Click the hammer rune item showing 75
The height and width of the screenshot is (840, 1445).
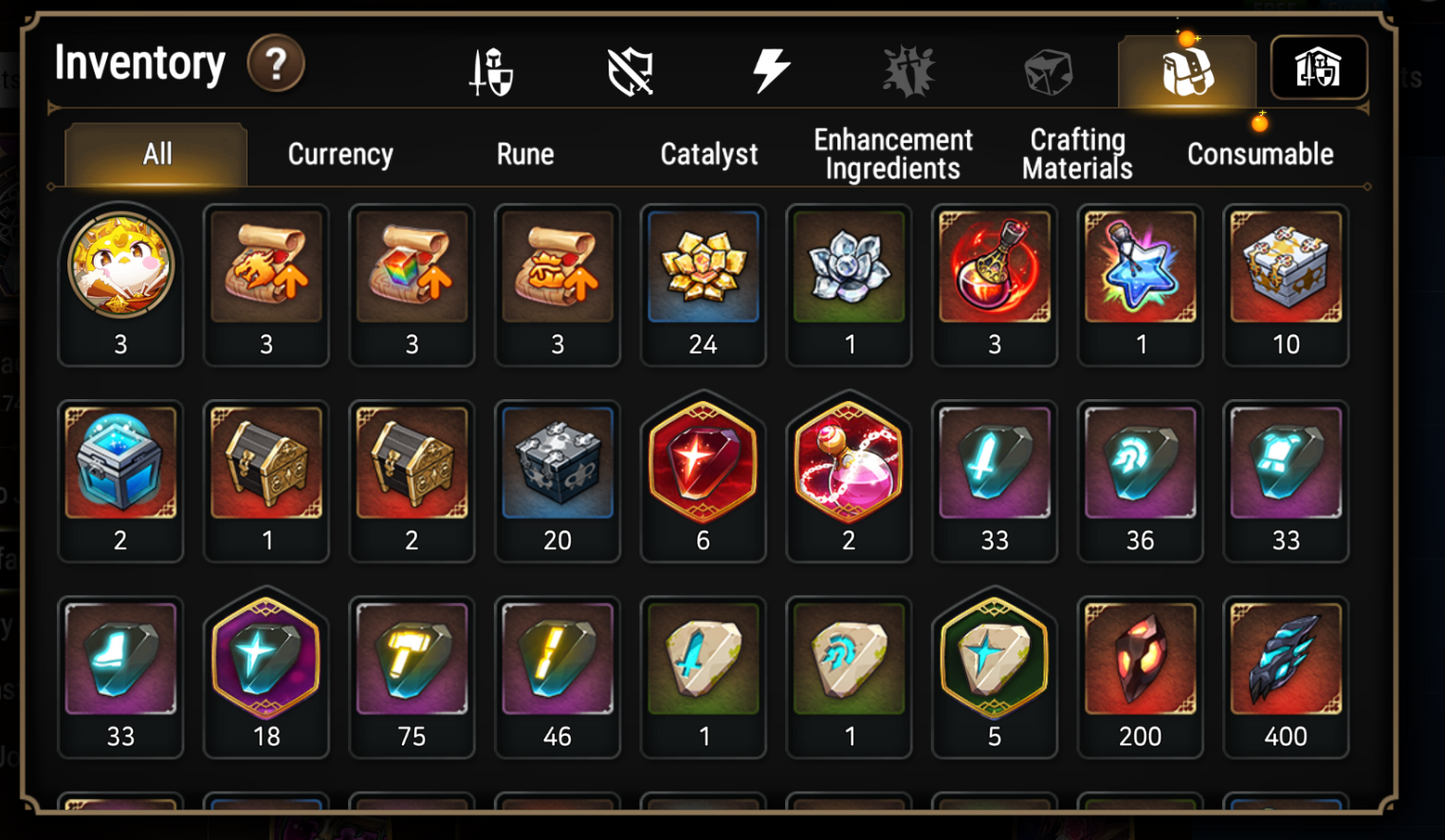pos(411,658)
